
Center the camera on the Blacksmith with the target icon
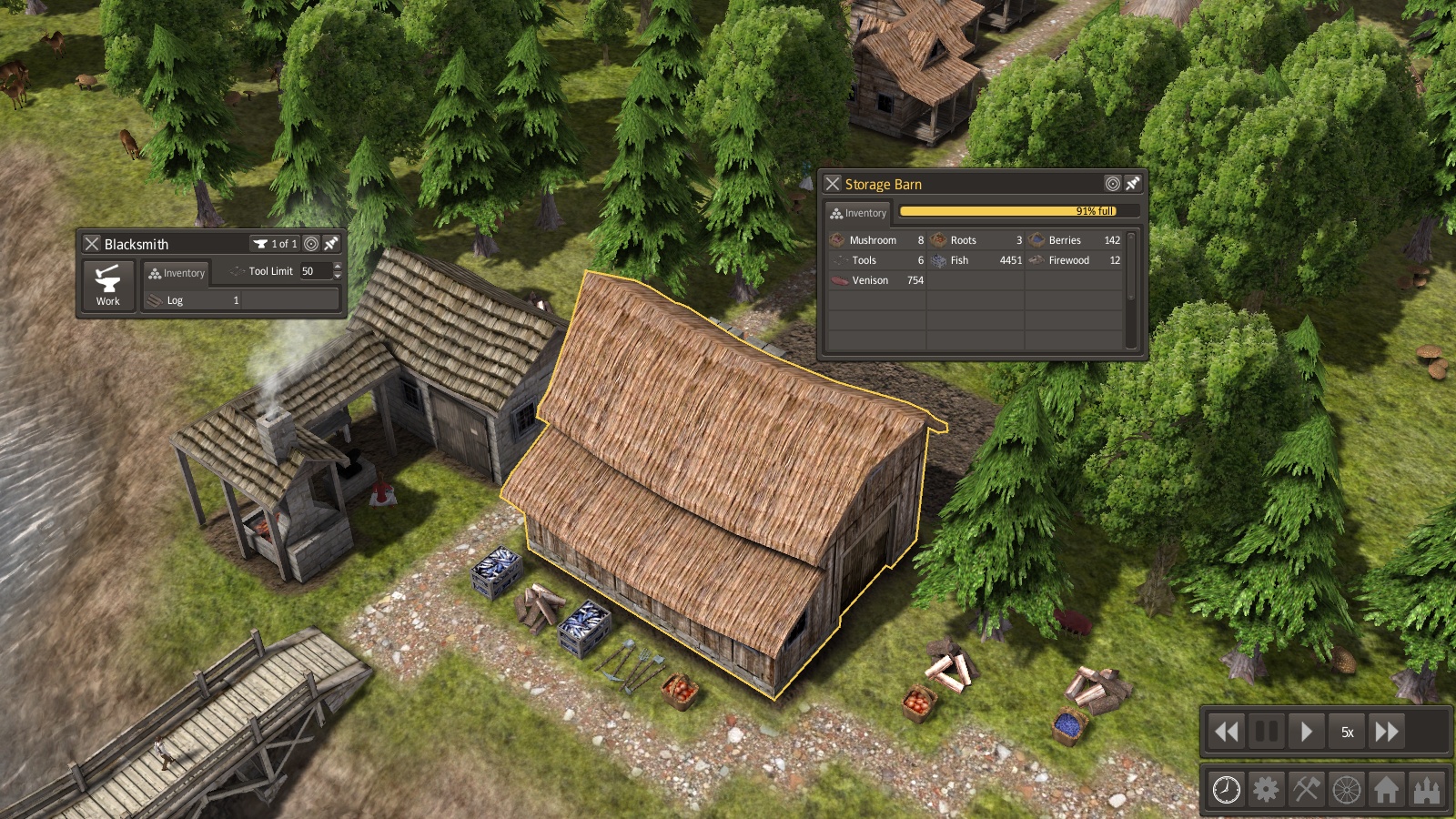click(x=311, y=244)
